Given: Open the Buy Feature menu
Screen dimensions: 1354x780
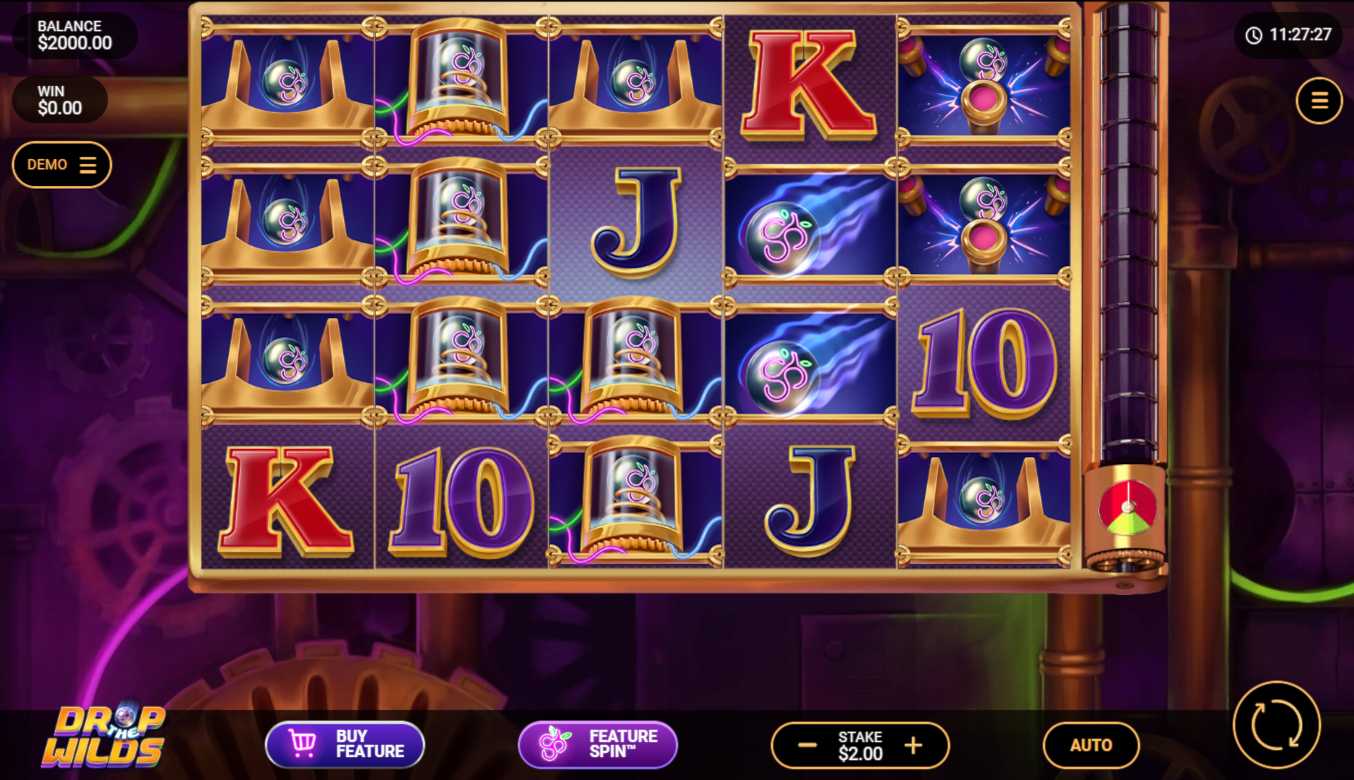Looking at the screenshot, I should pos(345,744).
